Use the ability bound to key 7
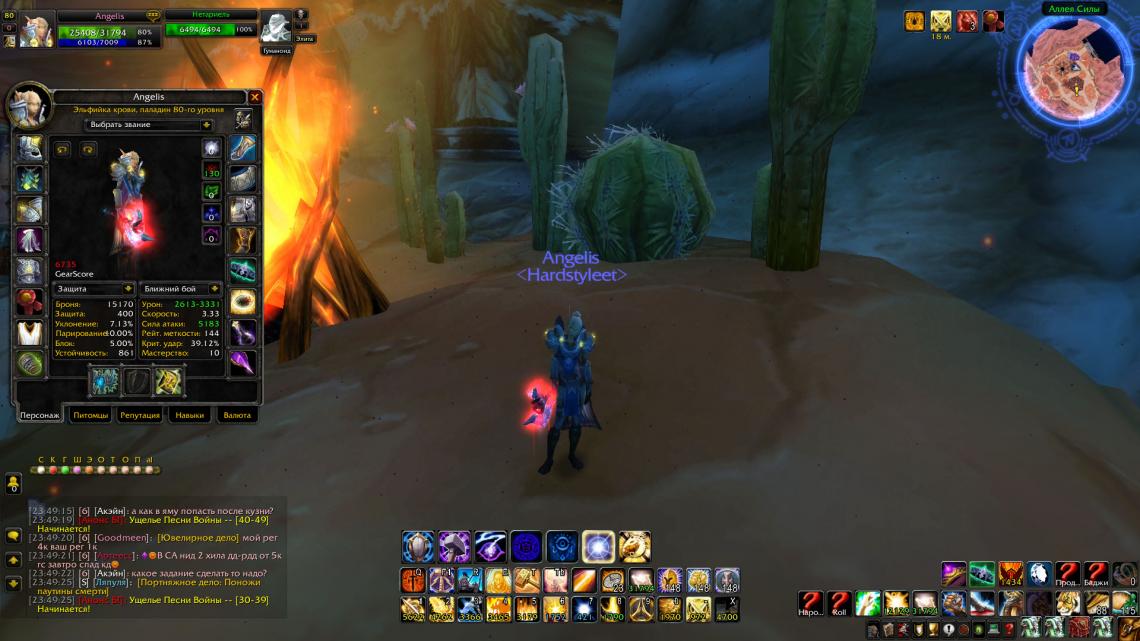 point(583,608)
